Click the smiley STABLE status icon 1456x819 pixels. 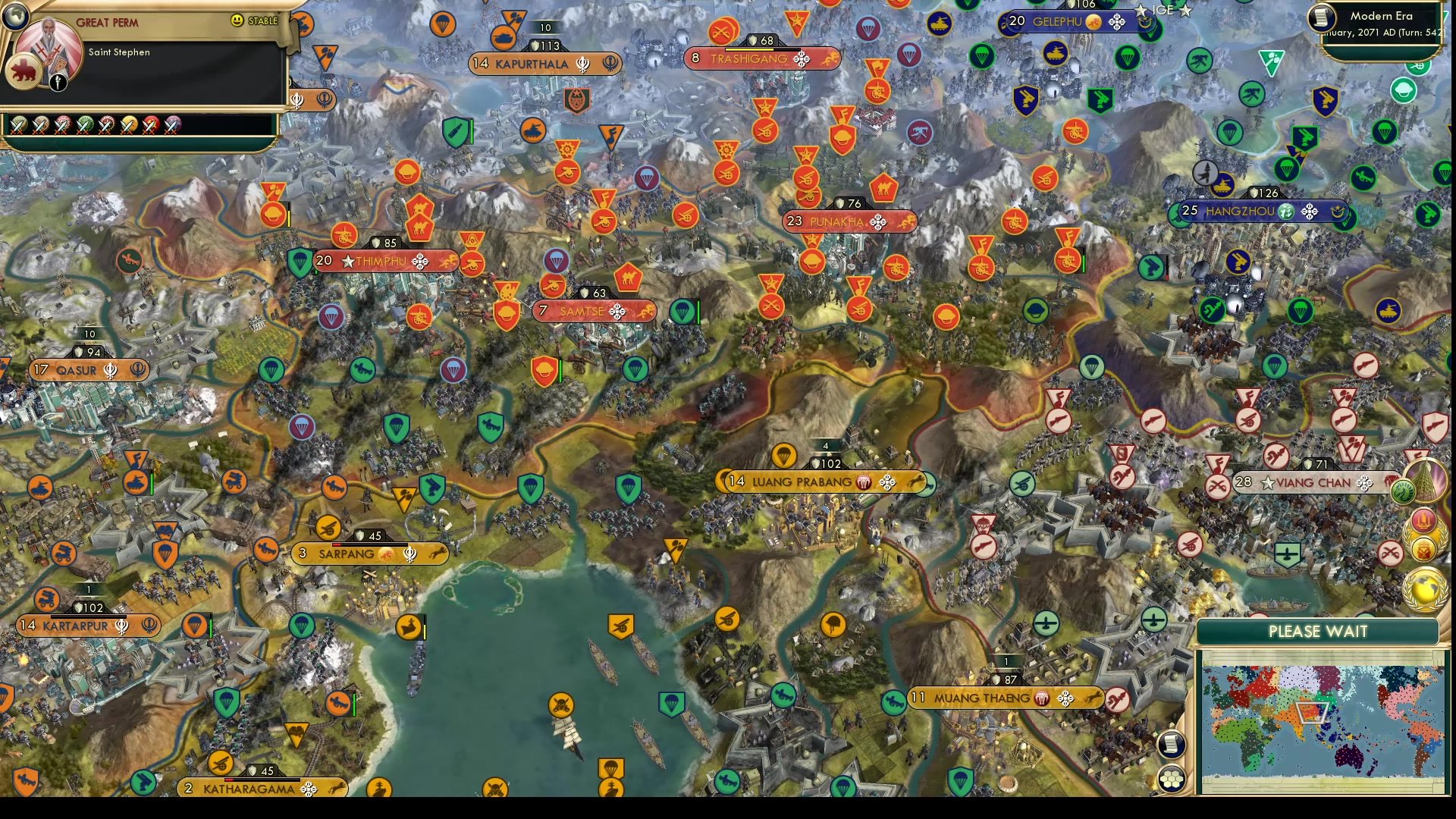pyautogui.click(x=239, y=20)
